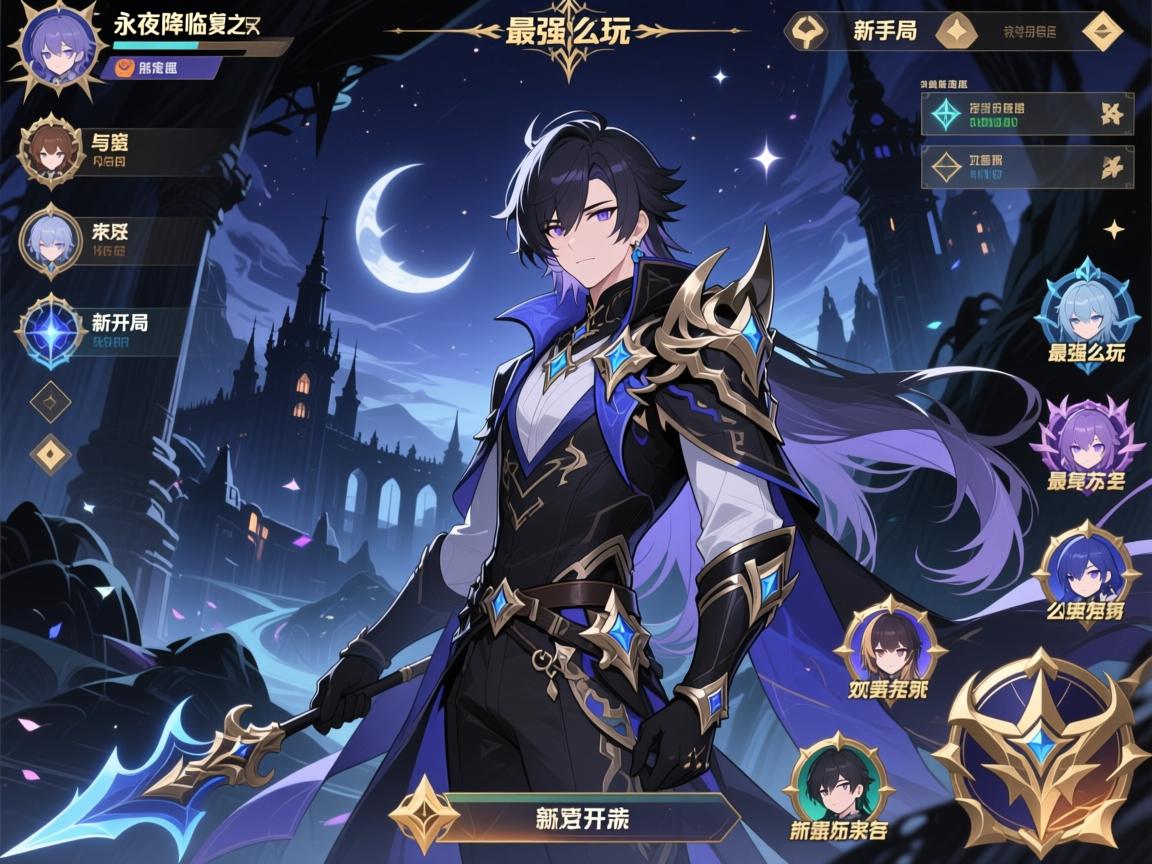
Task: Click the solid gold diamond icon on left
Action: (49, 453)
